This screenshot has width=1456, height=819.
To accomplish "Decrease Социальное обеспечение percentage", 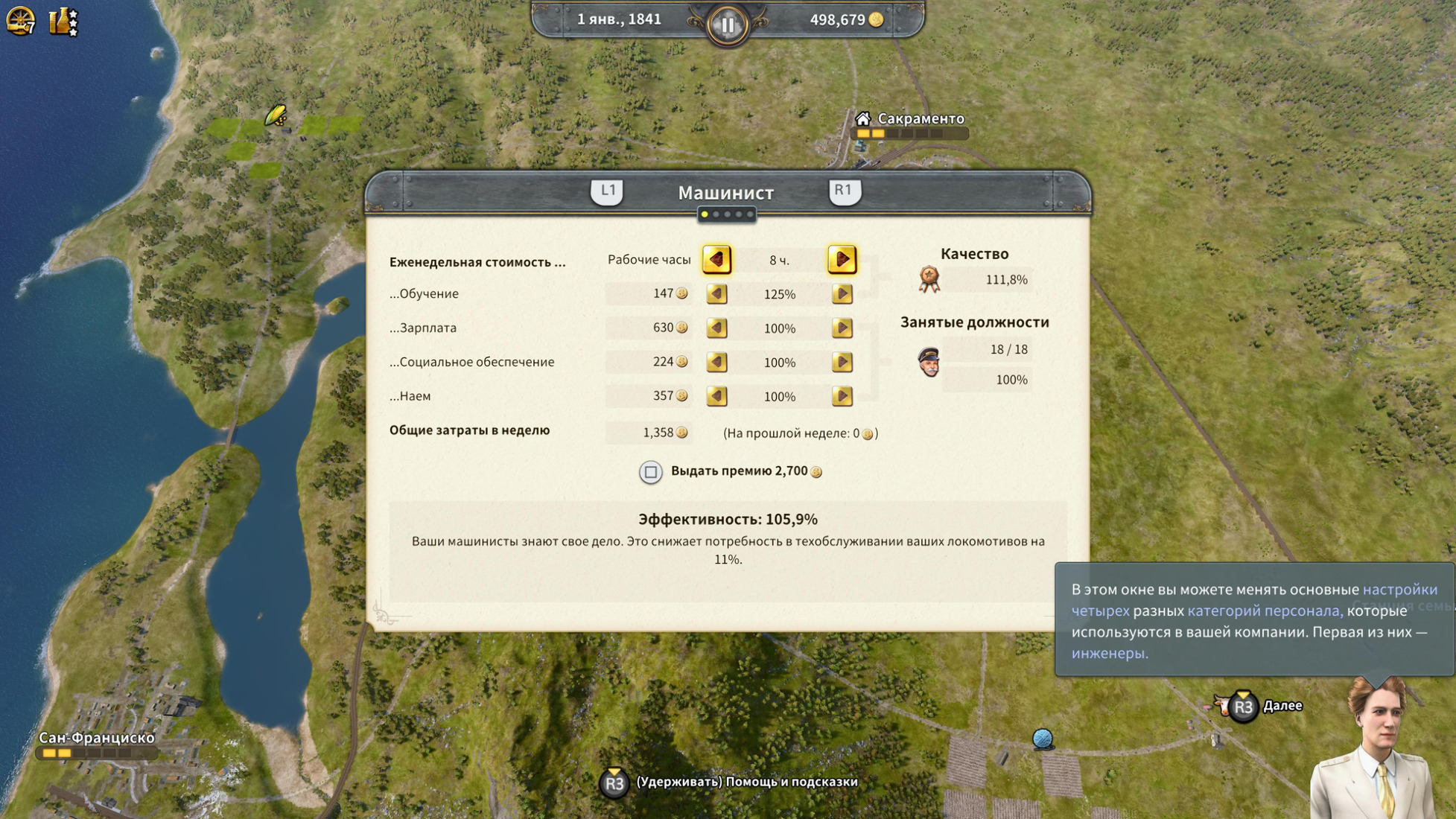I will pos(716,363).
